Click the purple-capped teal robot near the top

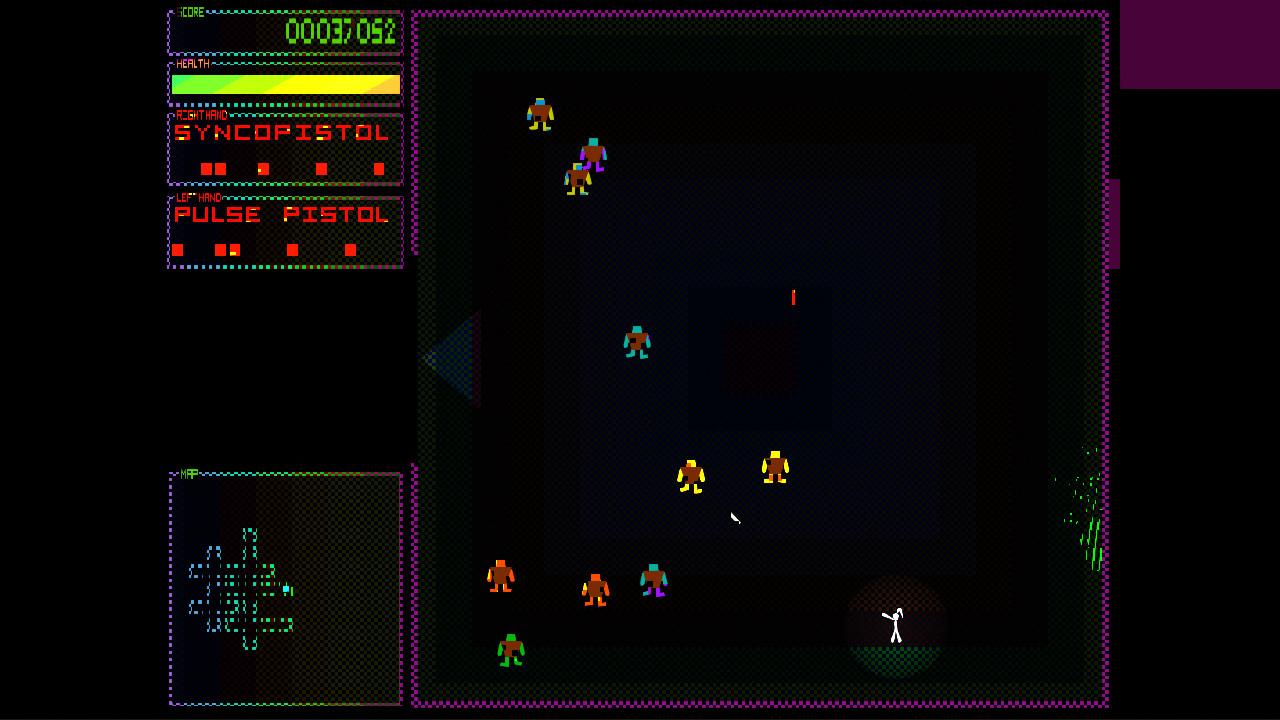(594, 152)
